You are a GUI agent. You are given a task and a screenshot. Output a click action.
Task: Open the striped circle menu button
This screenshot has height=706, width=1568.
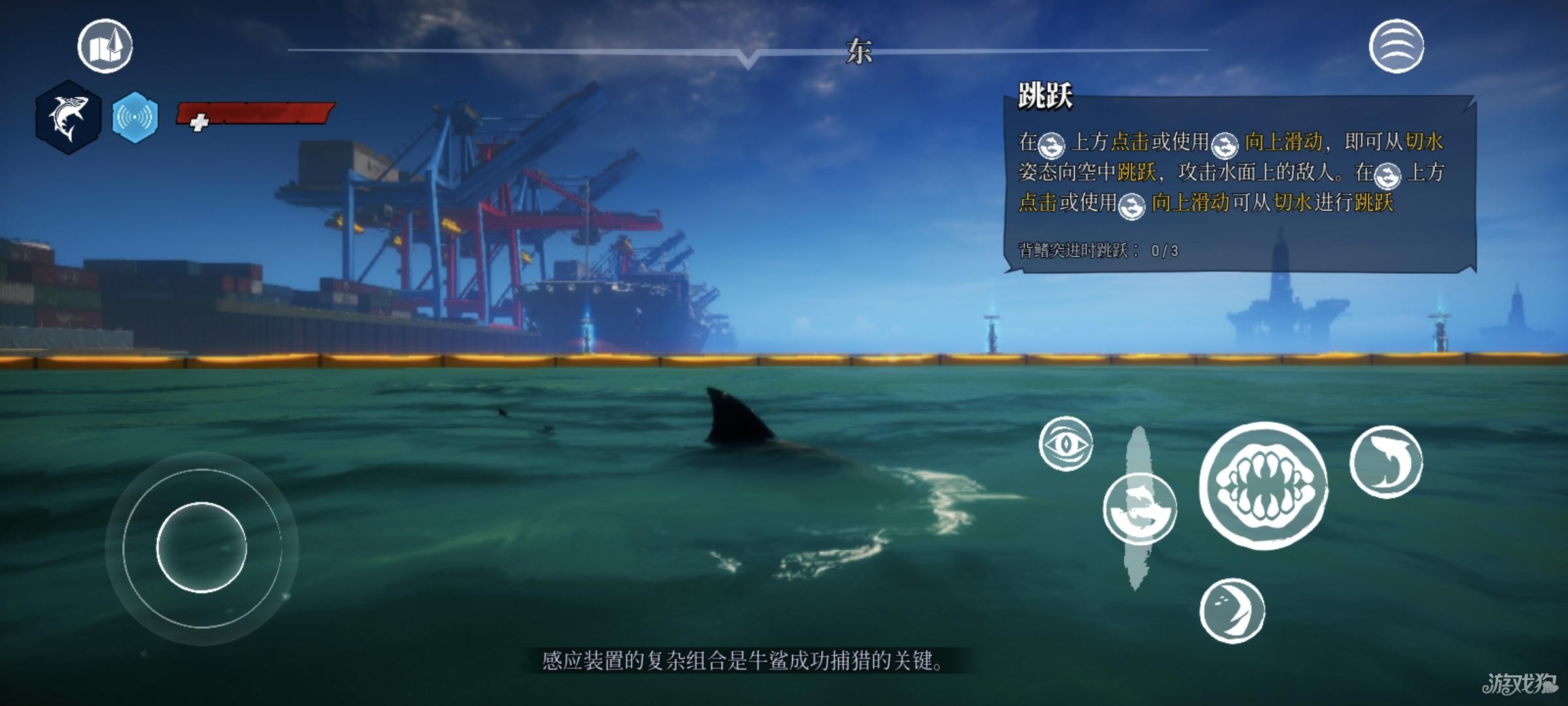tap(1396, 46)
